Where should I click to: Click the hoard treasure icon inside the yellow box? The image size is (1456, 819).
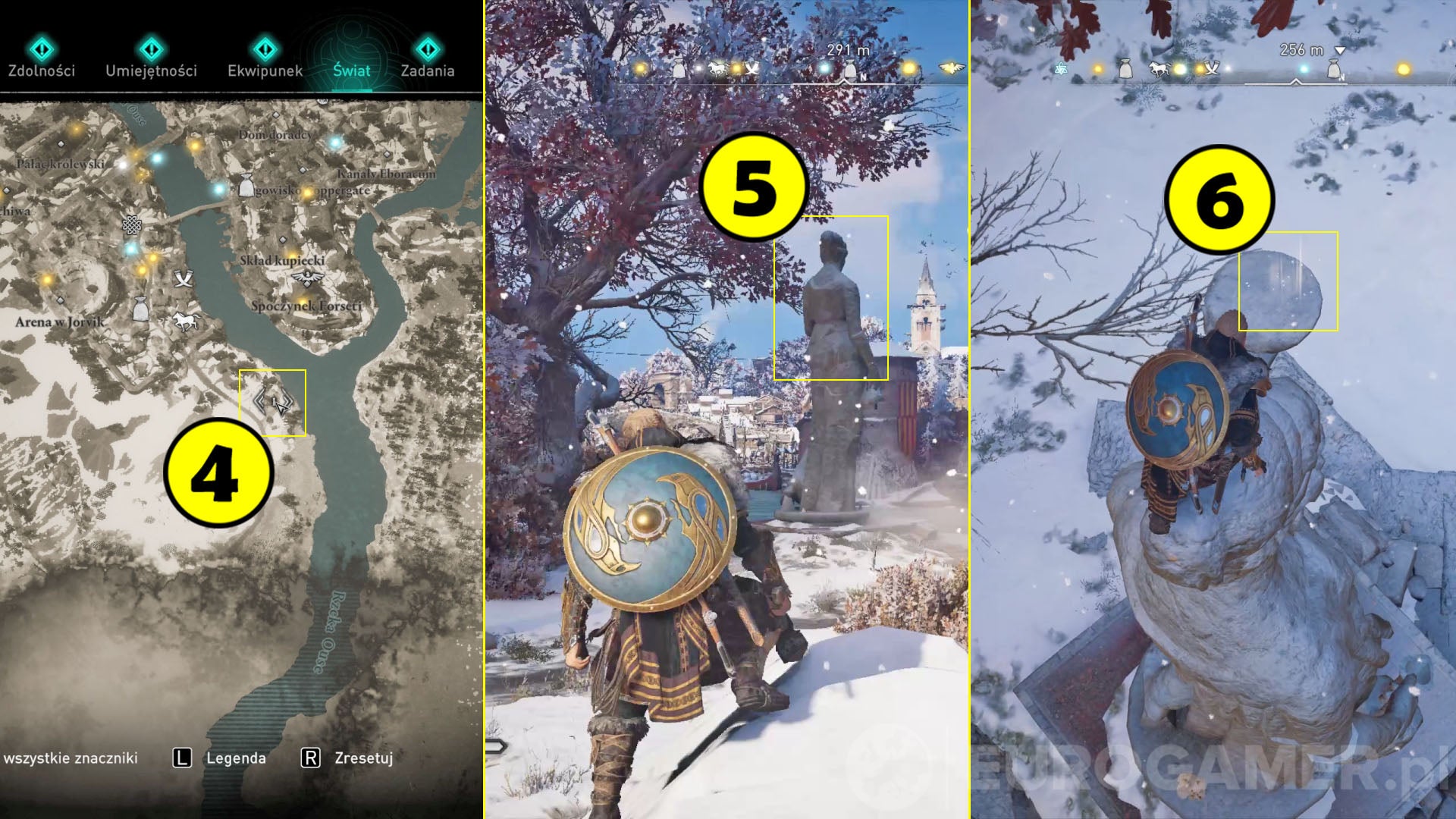(x=271, y=400)
